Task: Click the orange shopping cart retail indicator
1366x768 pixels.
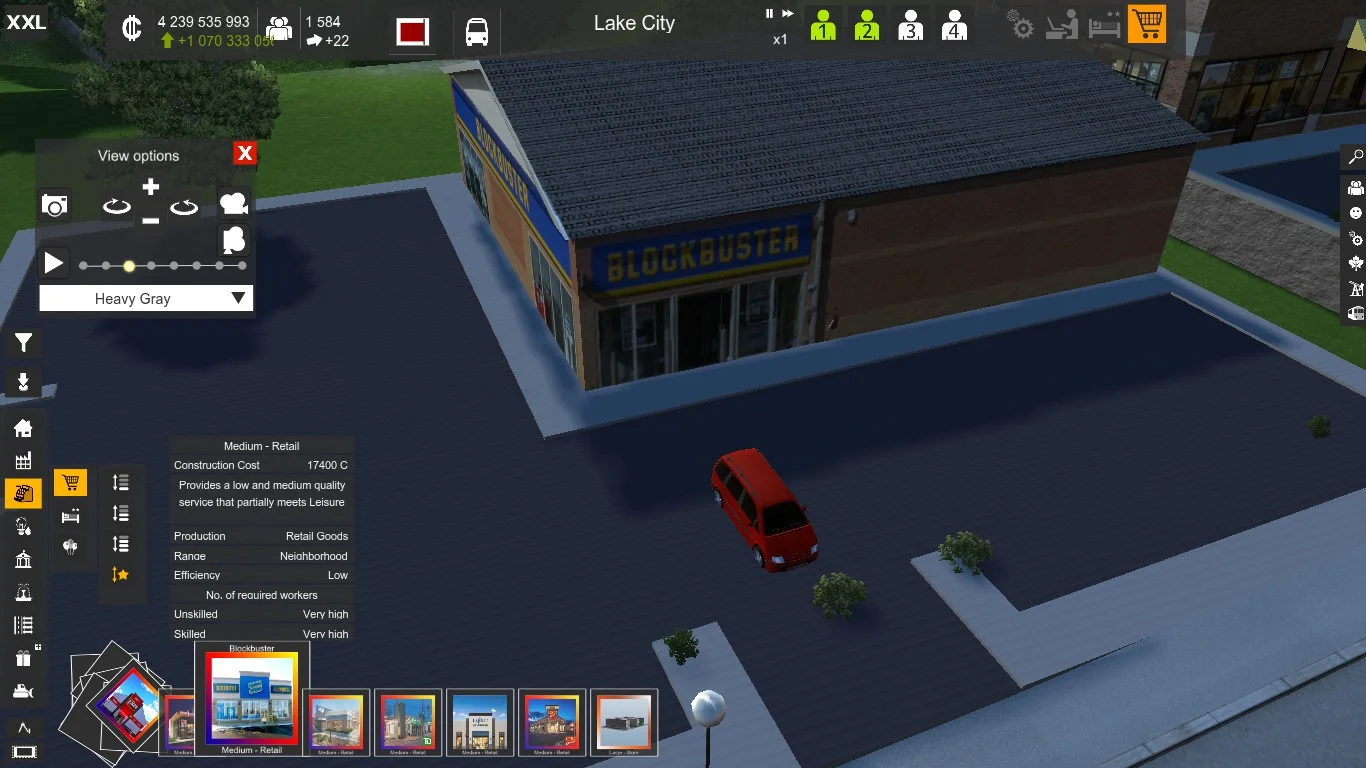Action: coord(1147,25)
